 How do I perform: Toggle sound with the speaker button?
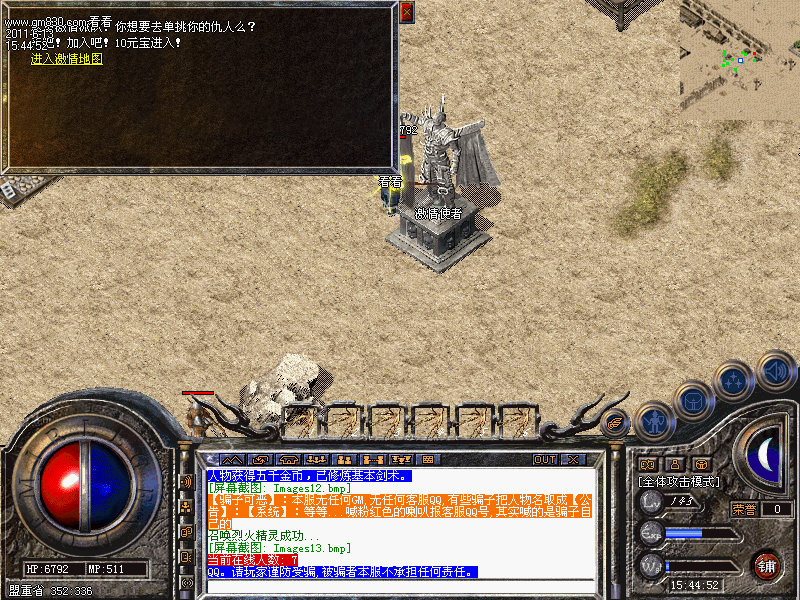(x=776, y=370)
